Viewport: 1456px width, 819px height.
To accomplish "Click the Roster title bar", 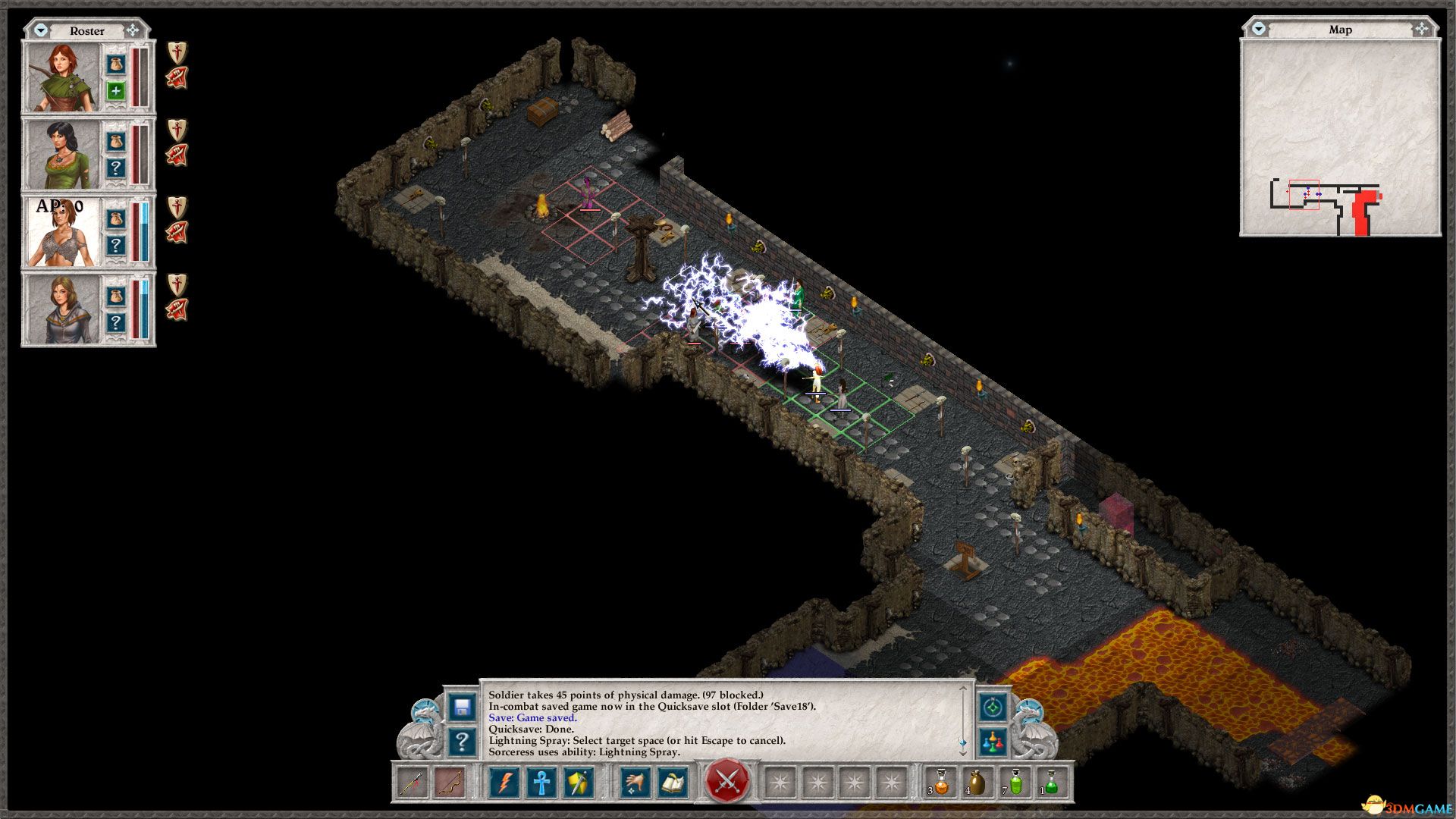I will [x=87, y=31].
